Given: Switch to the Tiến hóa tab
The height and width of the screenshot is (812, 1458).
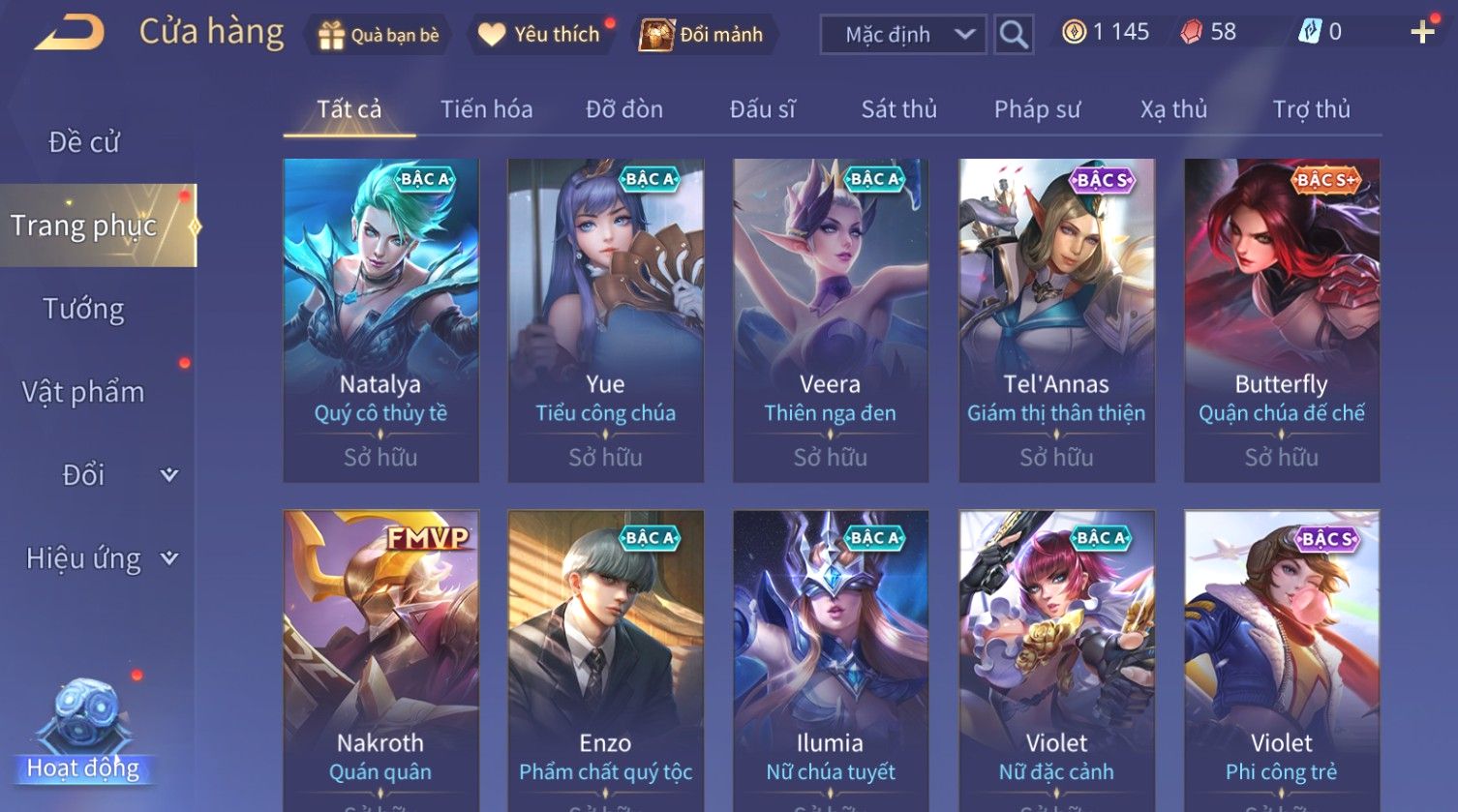Looking at the screenshot, I should (x=486, y=109).
